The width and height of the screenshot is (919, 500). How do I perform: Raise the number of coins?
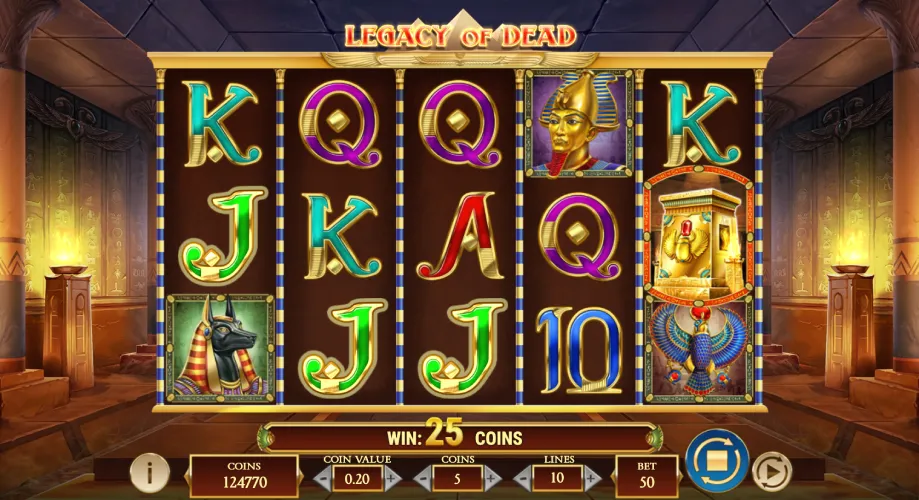(489, 477)
